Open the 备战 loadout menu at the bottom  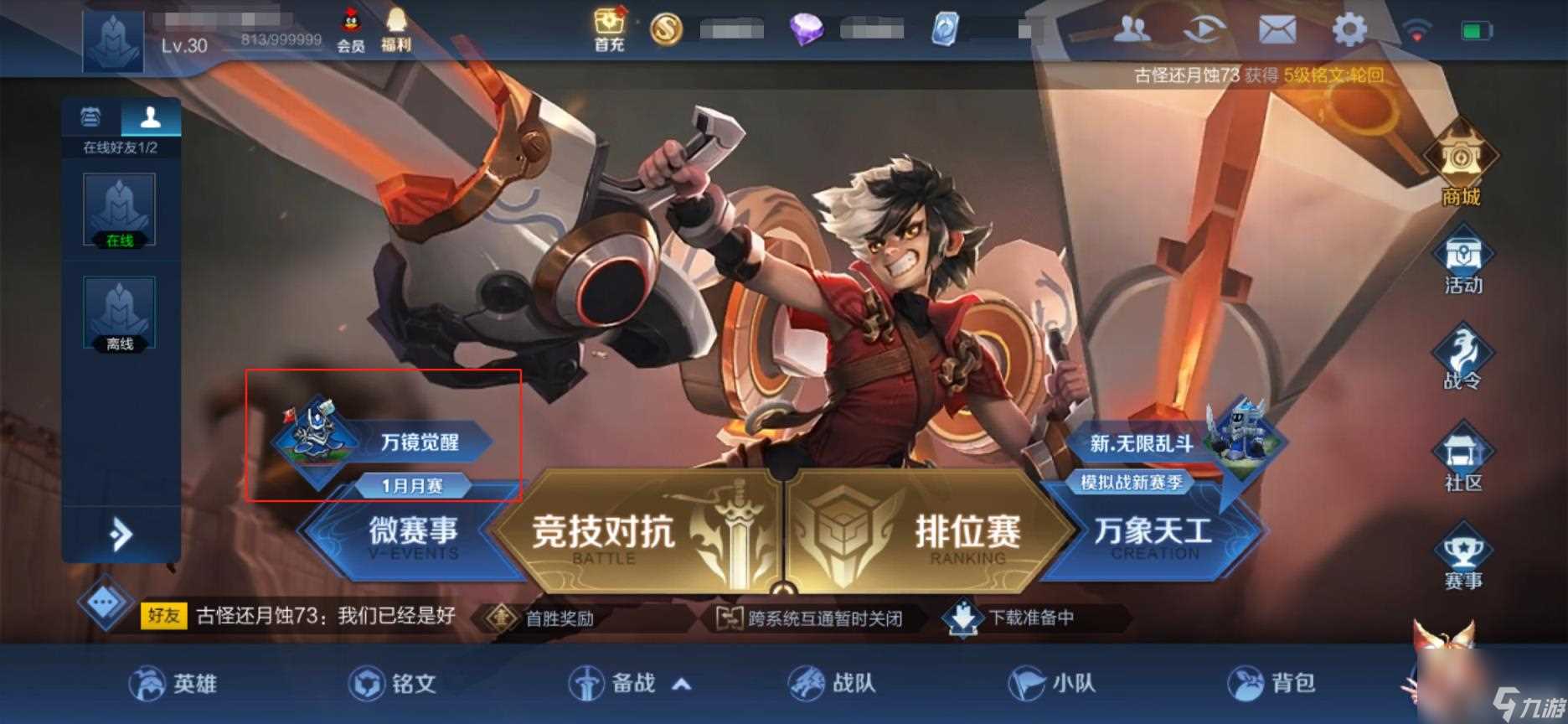(628, 683)
